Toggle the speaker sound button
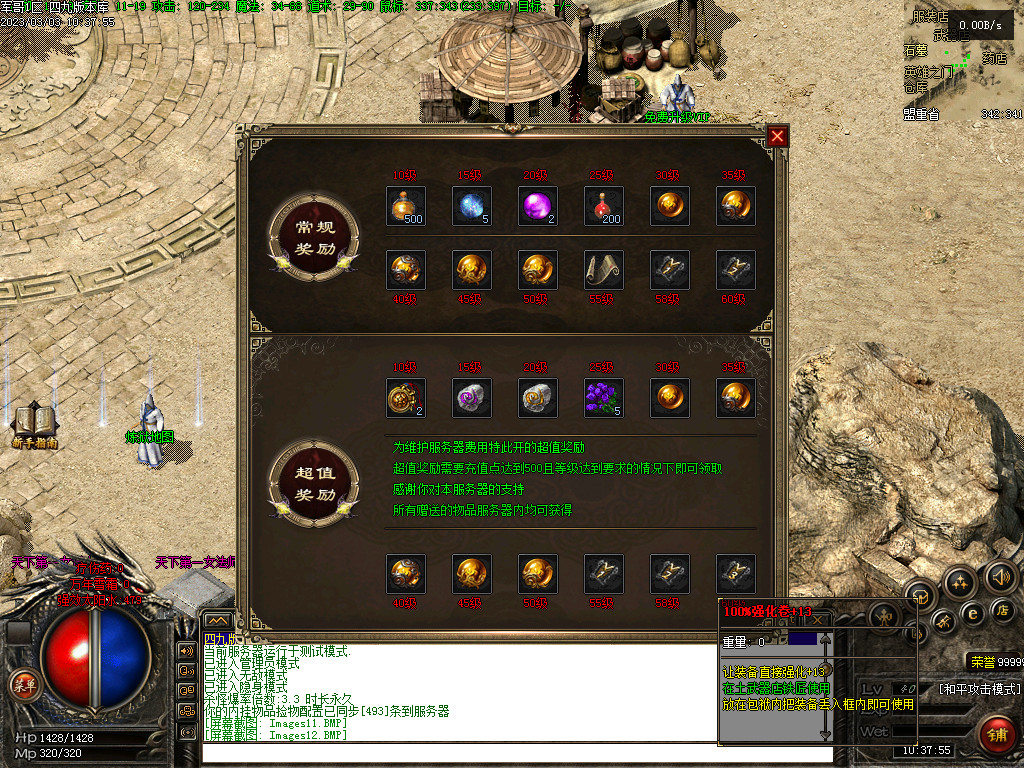The height and width of the screenshot is (768, 1024). click(1001, 576)
